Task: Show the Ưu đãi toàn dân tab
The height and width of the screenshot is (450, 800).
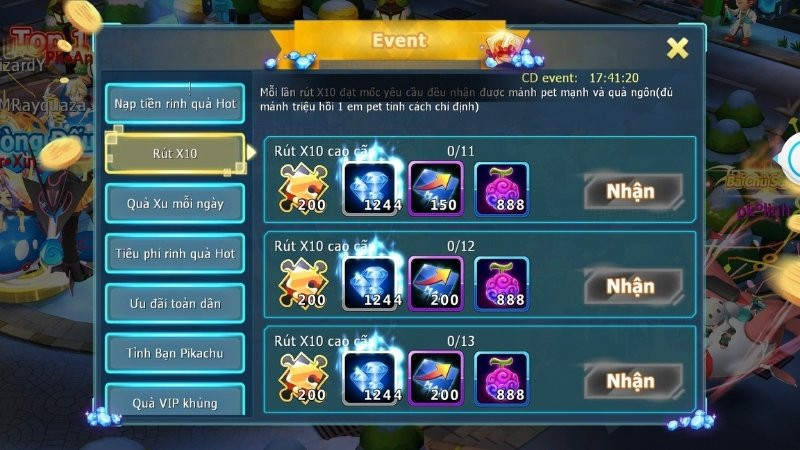Action: tap(174, 303)
